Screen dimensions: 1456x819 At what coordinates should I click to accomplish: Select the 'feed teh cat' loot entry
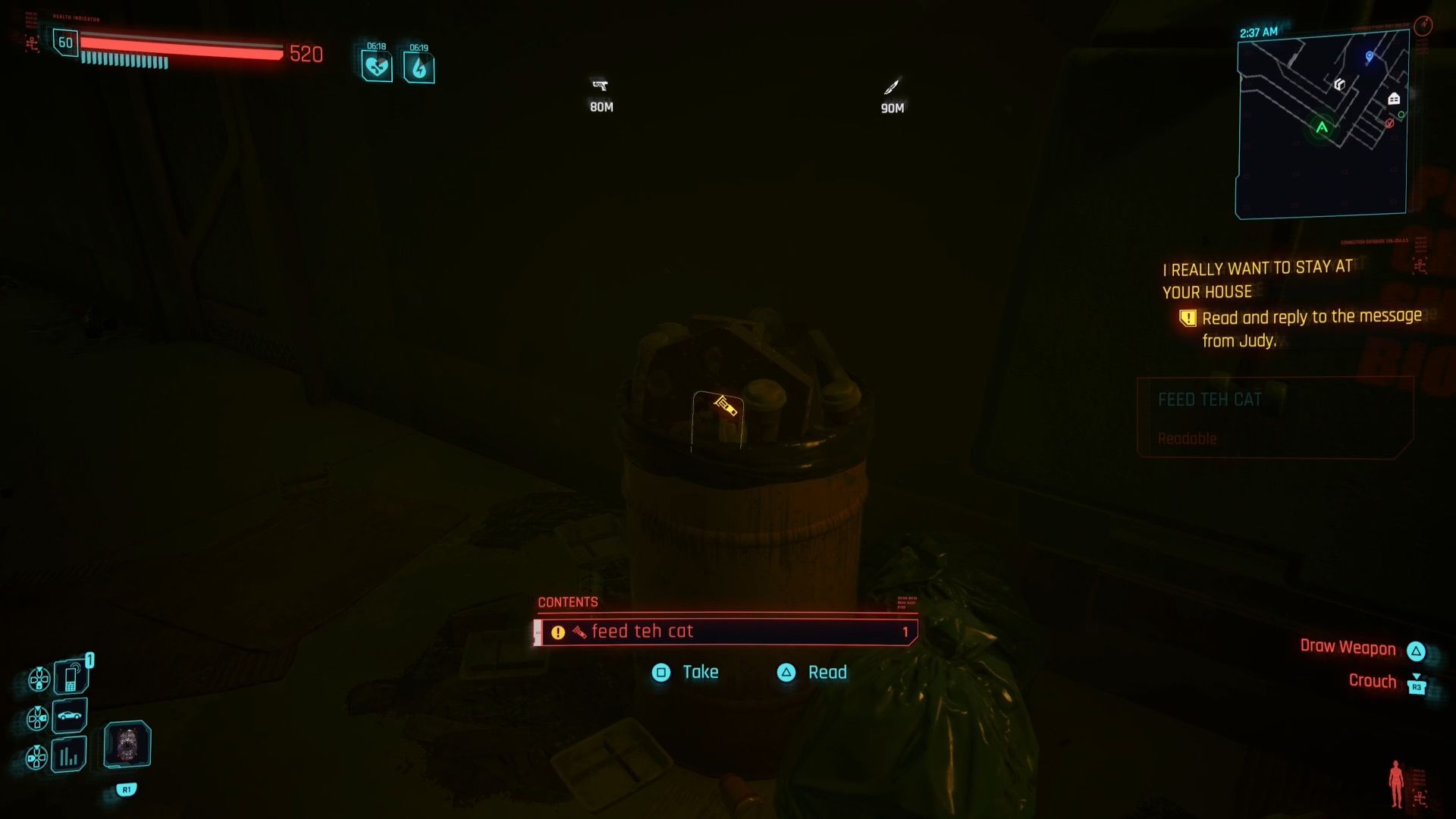pos(726,632)
